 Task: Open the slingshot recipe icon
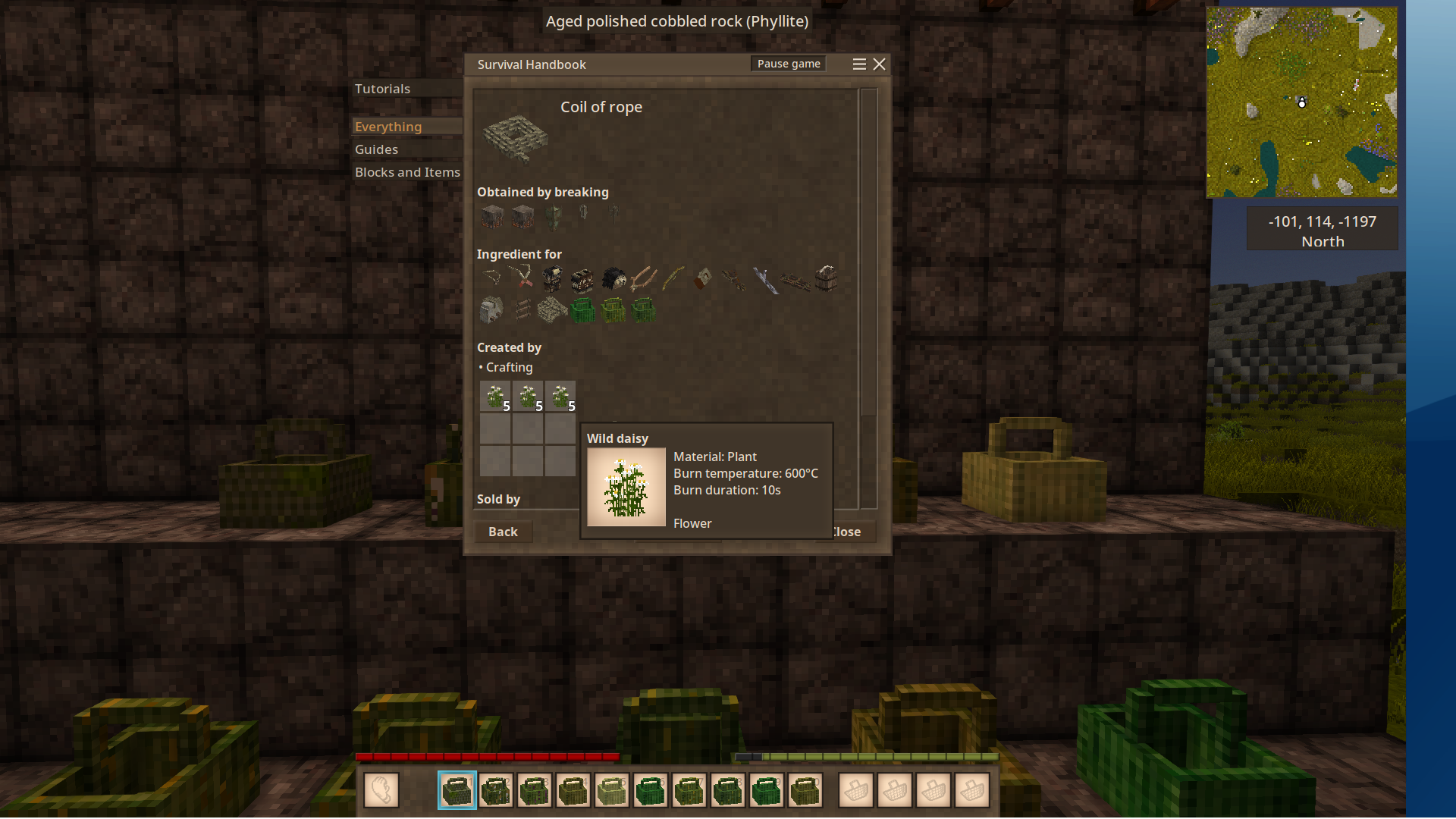click(x=643, y=279)
